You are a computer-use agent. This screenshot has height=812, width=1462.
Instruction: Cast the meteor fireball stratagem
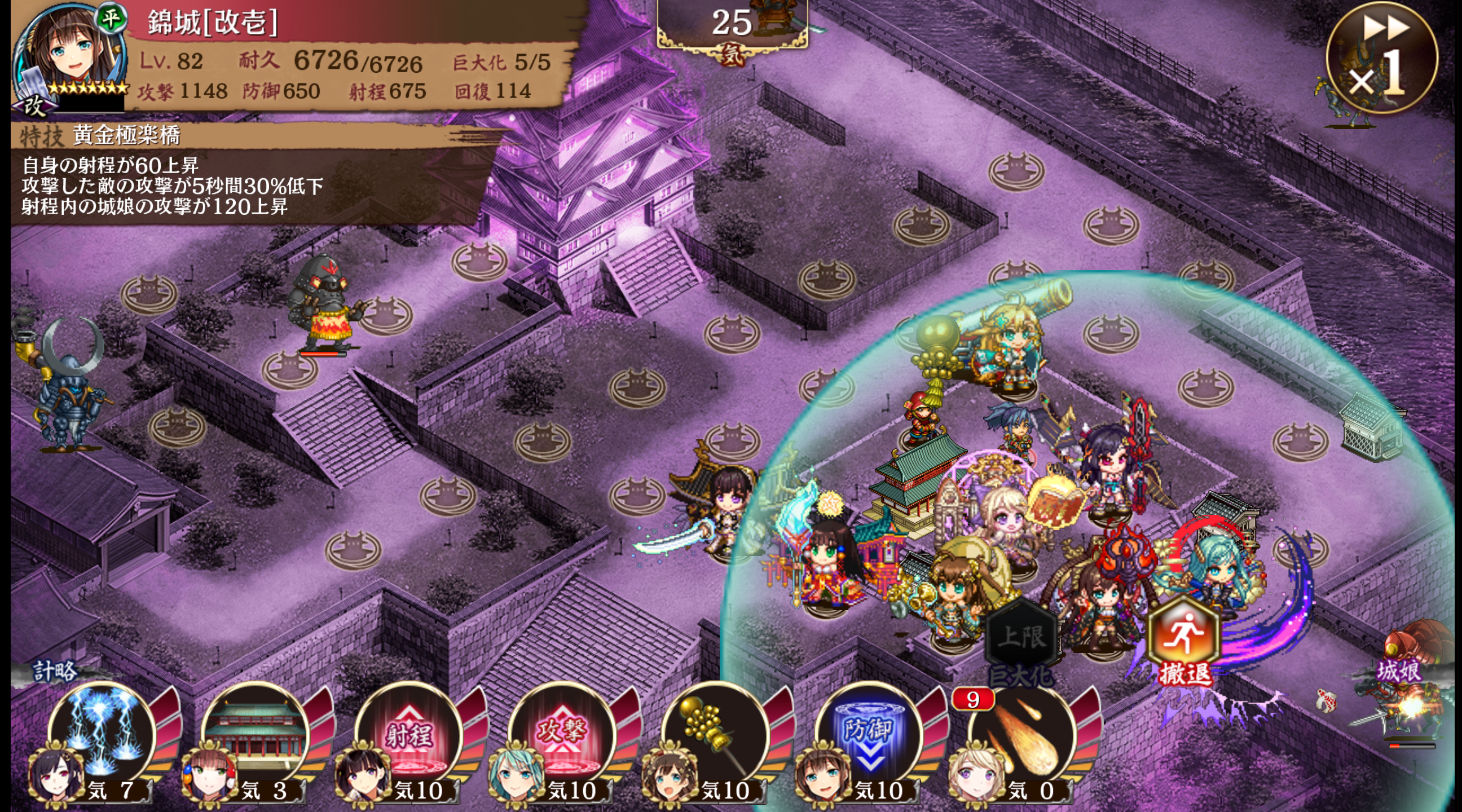[x=1023, y=735]
